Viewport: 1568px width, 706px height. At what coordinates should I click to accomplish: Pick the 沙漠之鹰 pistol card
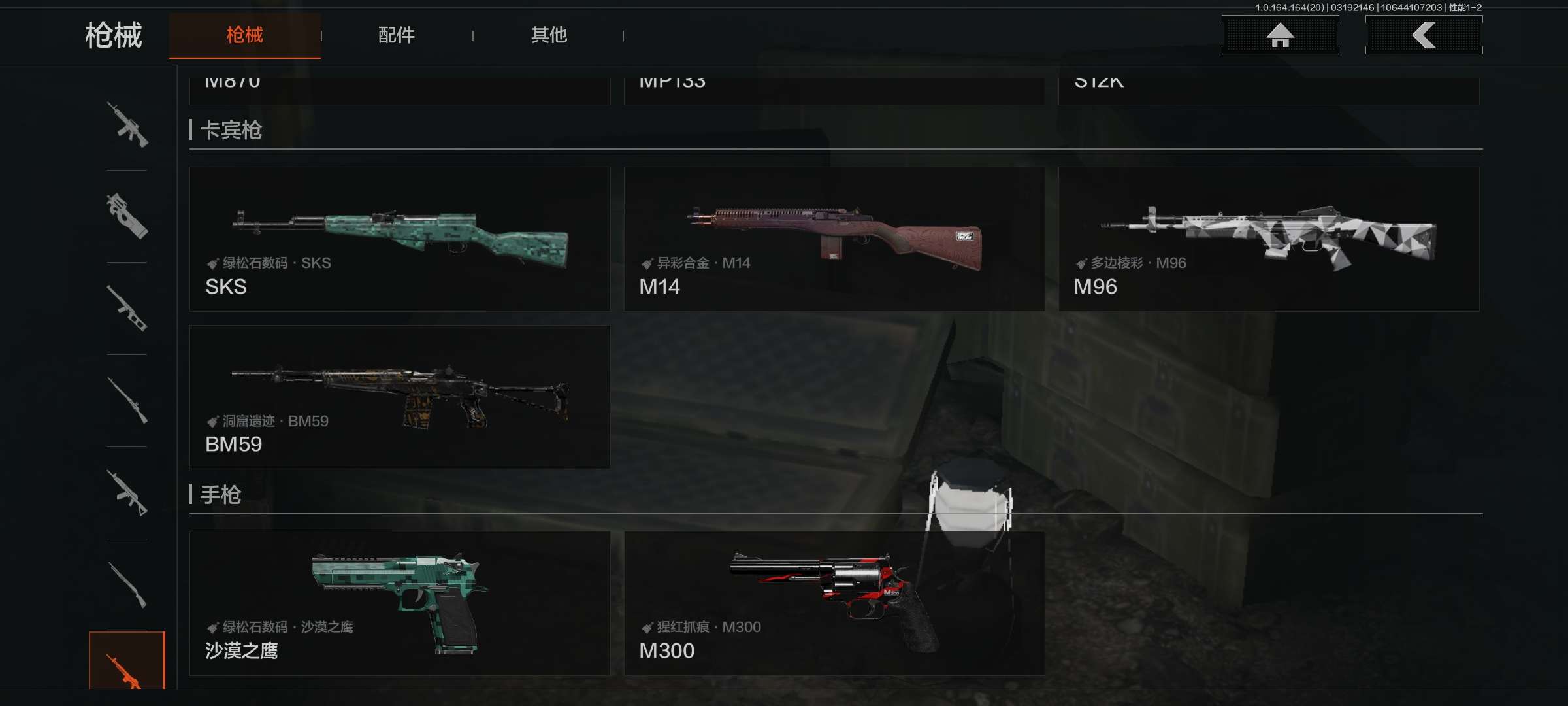[400, 603]
